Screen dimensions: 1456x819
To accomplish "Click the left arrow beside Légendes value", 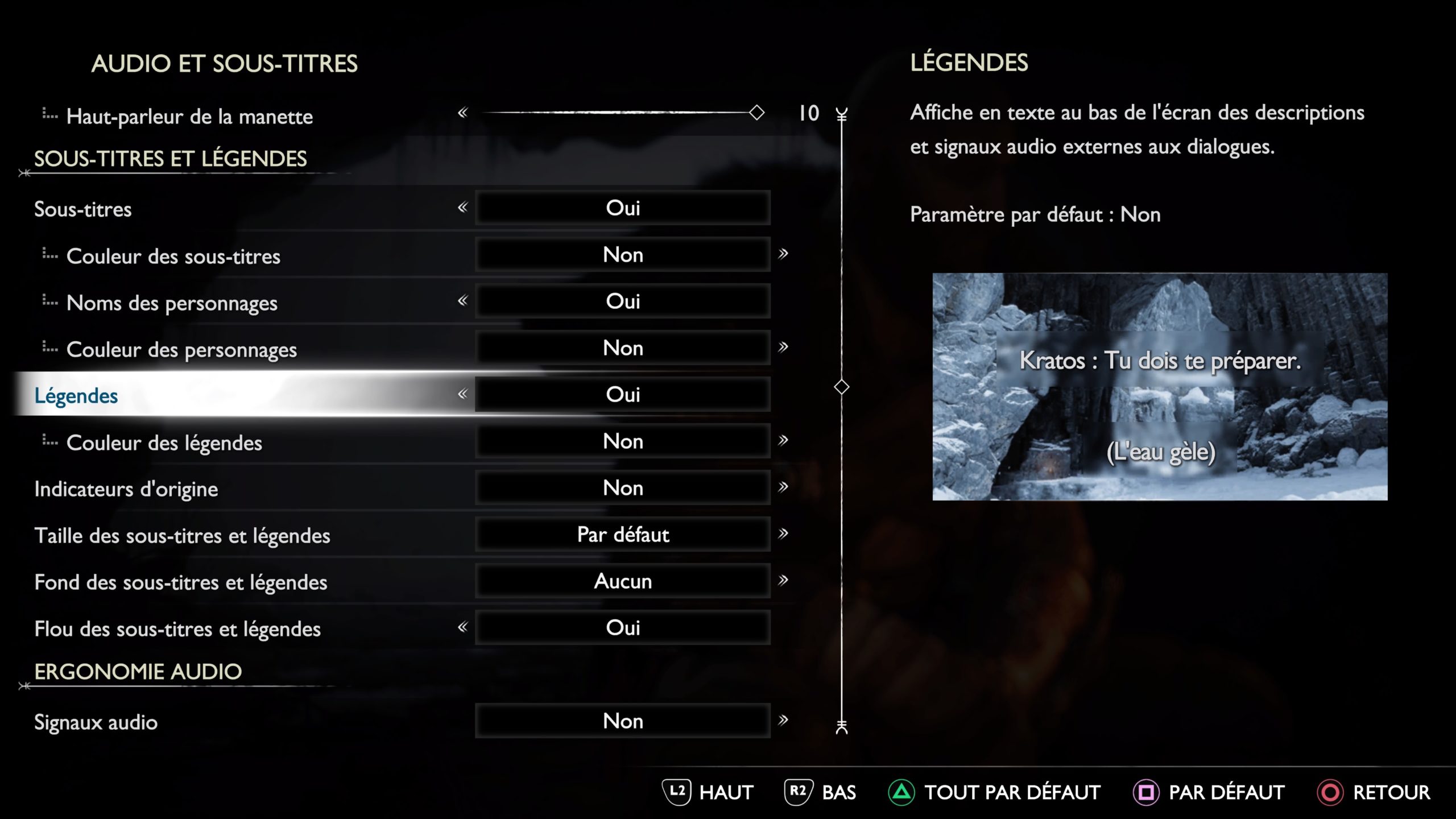I will [x=463, y=394].
